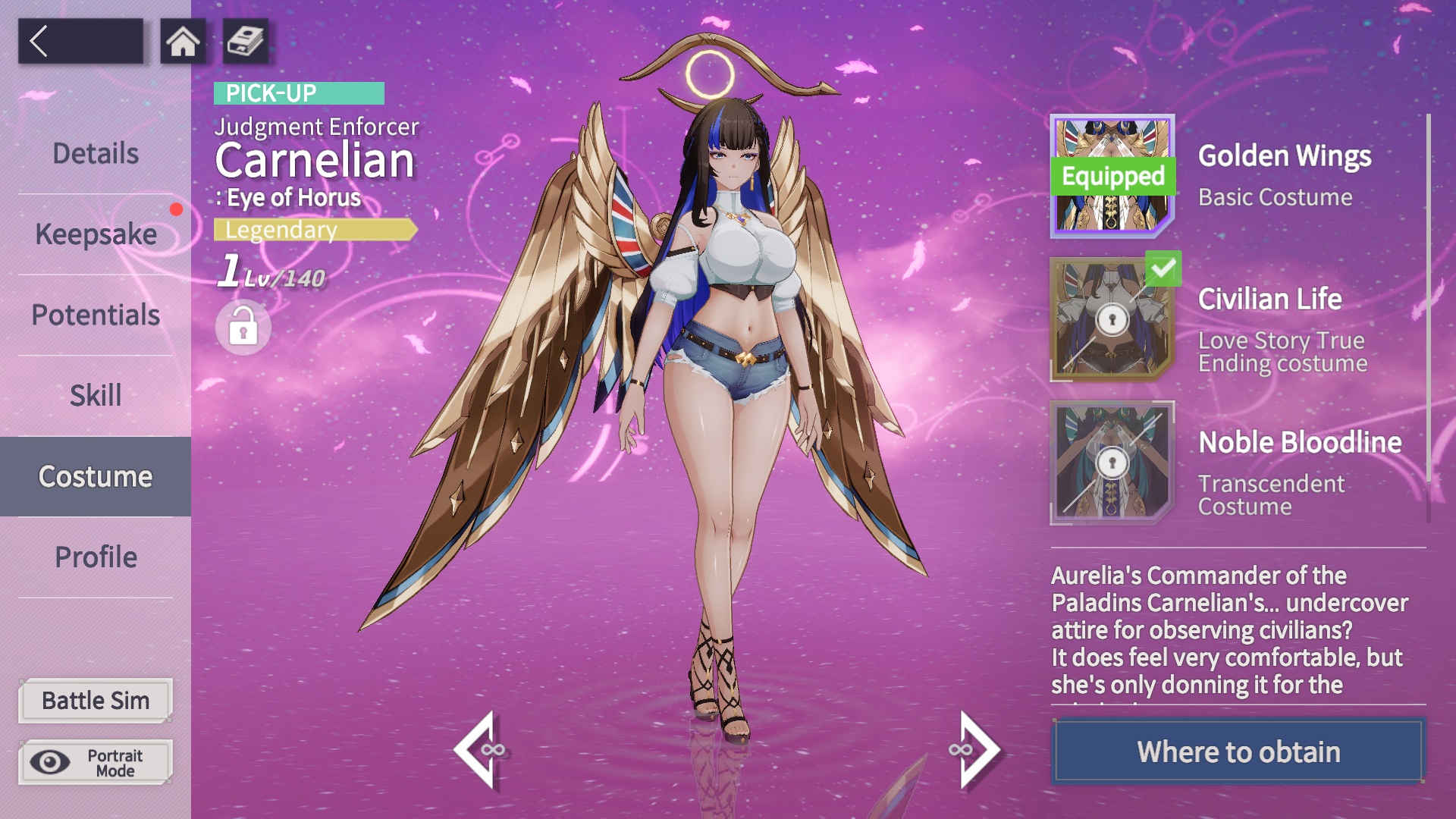Choose the Civilian Life costume
Viewport: 1456px width, 819px height.
[x=1112, y=319]
